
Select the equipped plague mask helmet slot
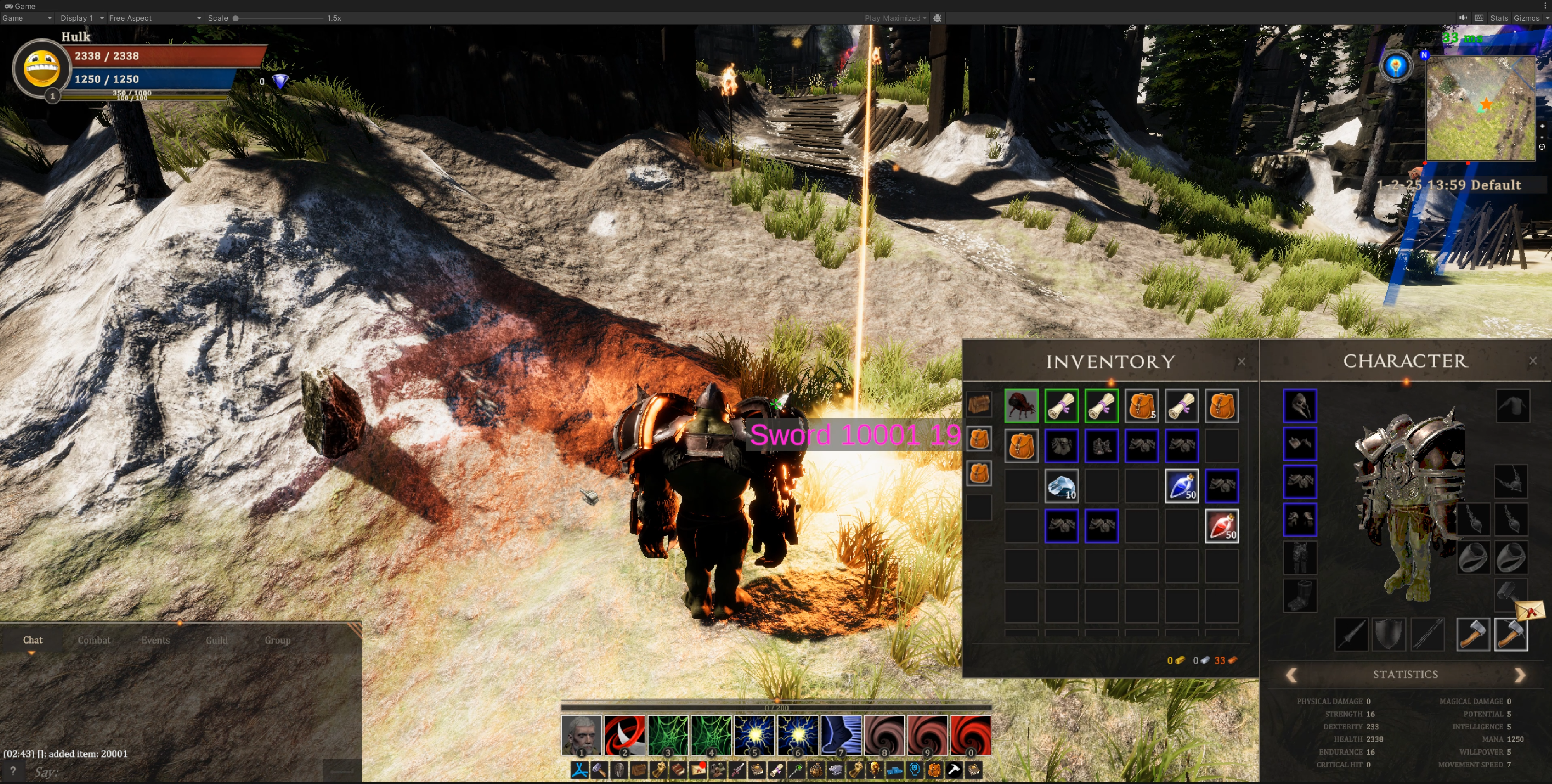point(1300,406)
